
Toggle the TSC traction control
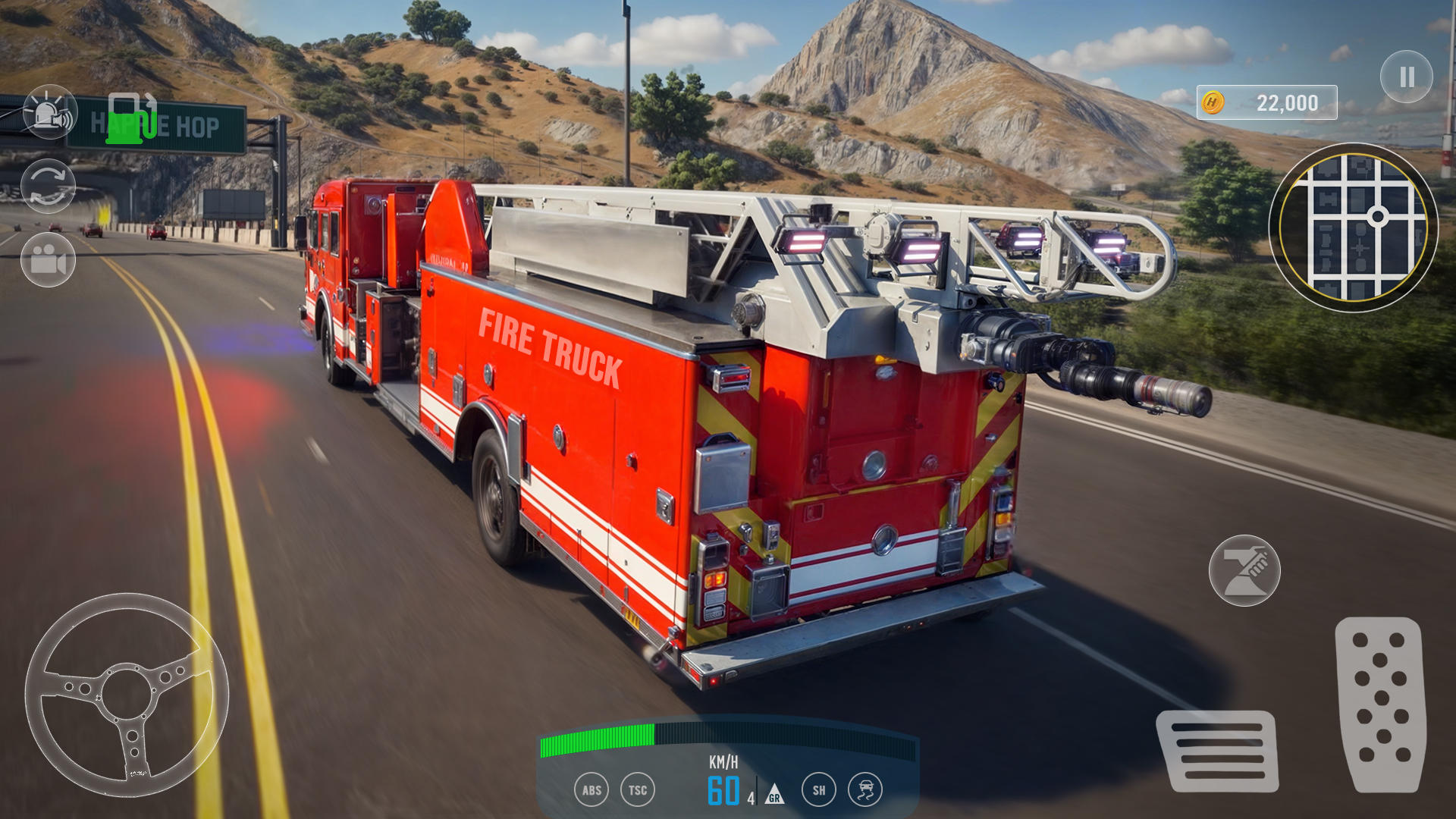pos(638,790)
